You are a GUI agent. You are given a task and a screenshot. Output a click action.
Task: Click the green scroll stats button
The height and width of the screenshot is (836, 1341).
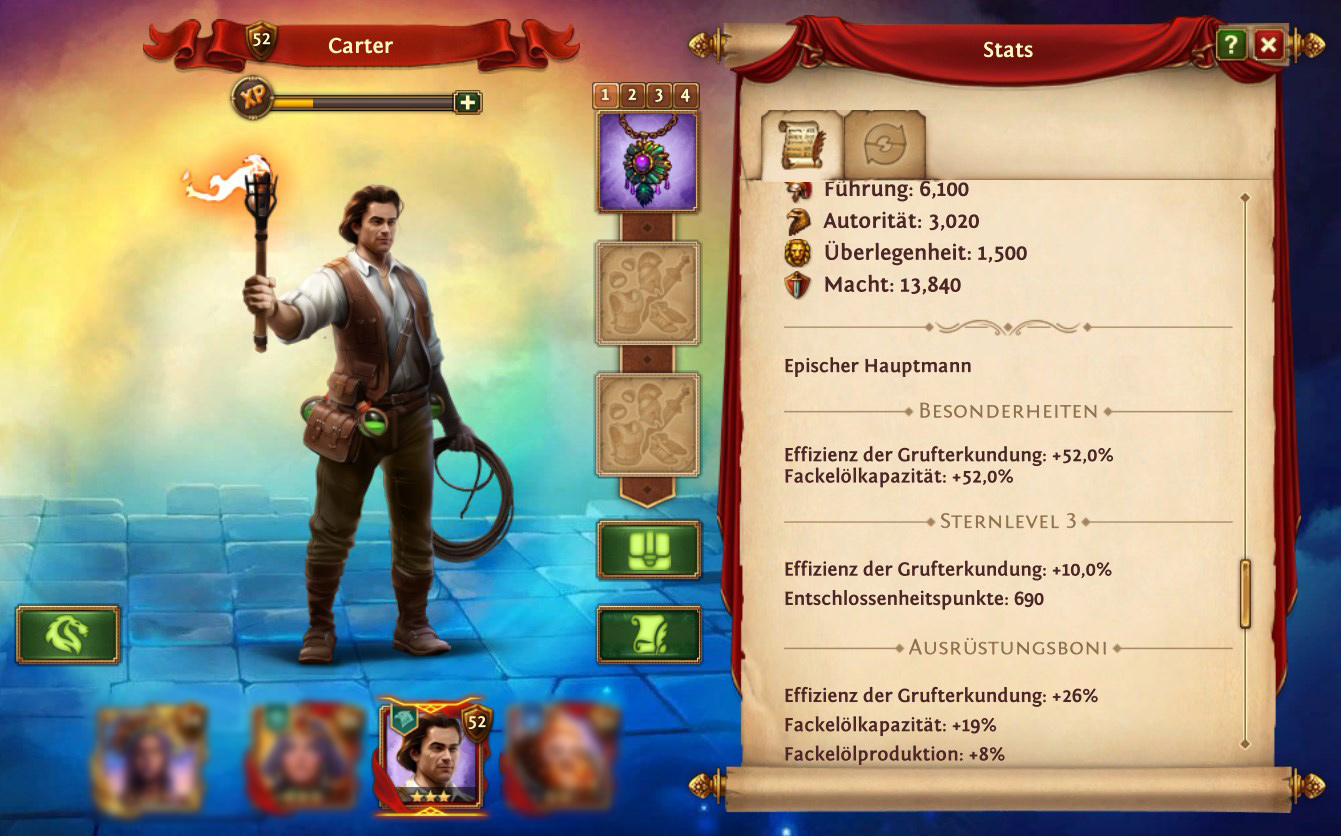click(648, 634)
